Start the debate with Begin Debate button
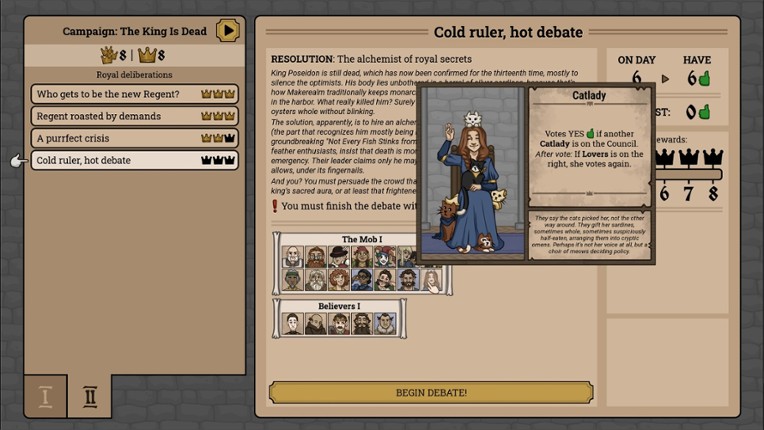This screenshot has width=764, height=430. [430, 392]
